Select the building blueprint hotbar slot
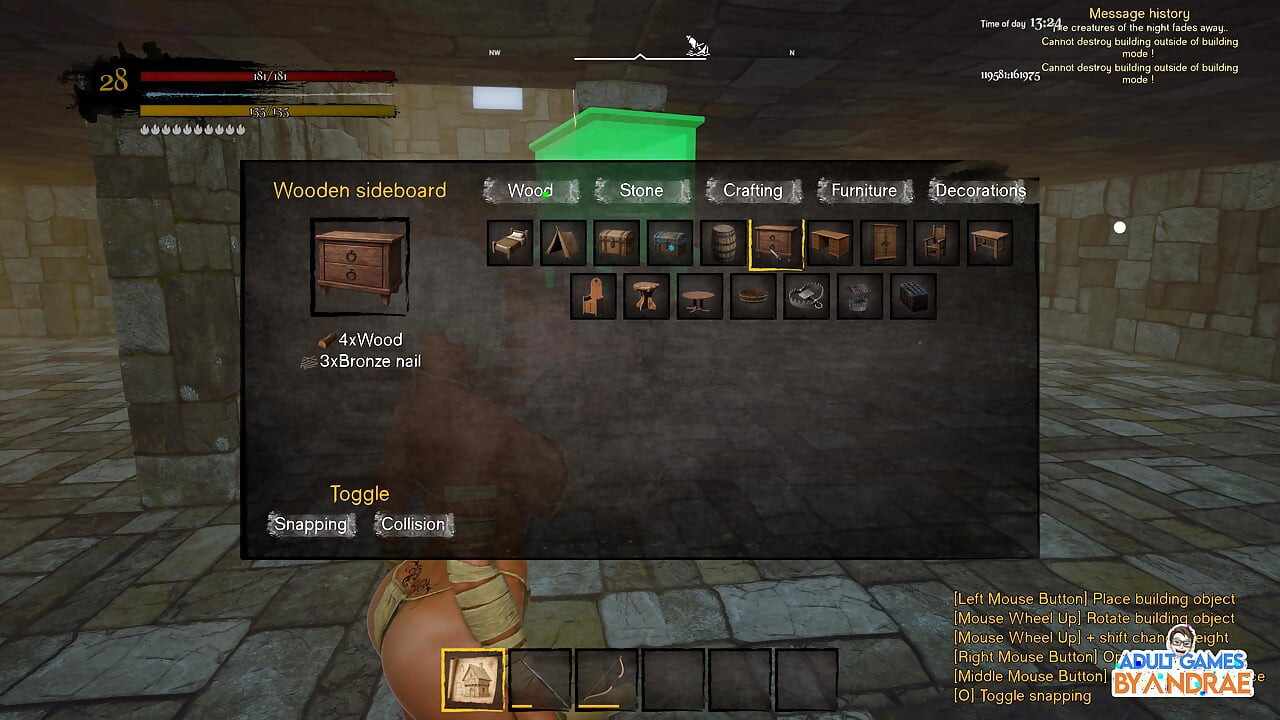 [x=473, y=680]
